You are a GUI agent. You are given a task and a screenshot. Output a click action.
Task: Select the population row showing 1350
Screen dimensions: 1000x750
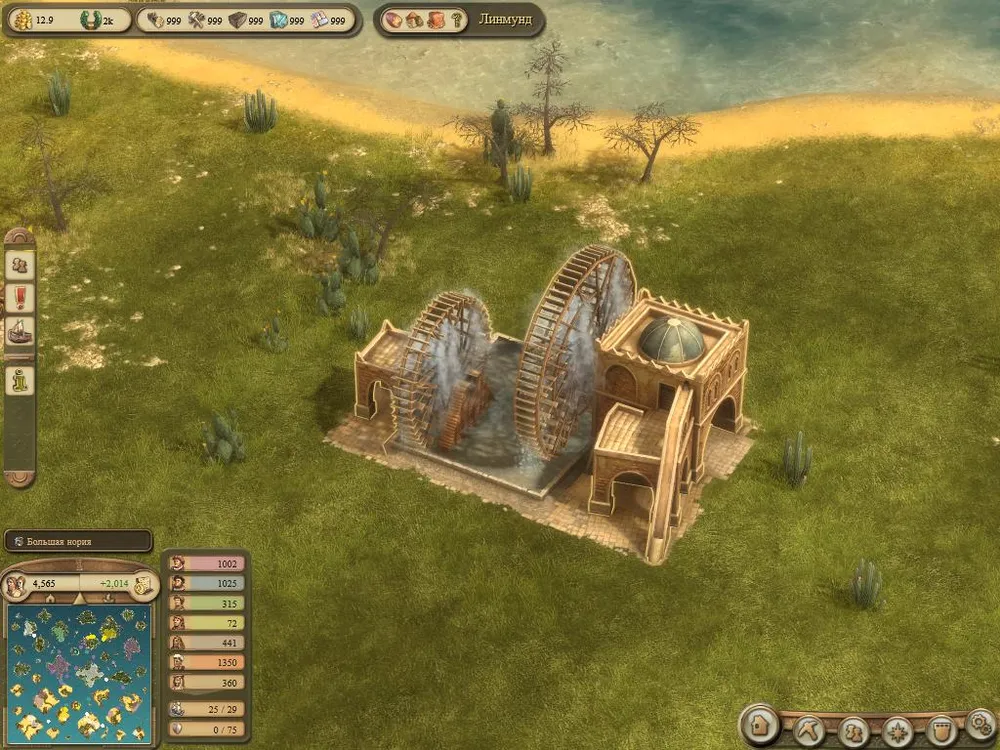[203, 662]
